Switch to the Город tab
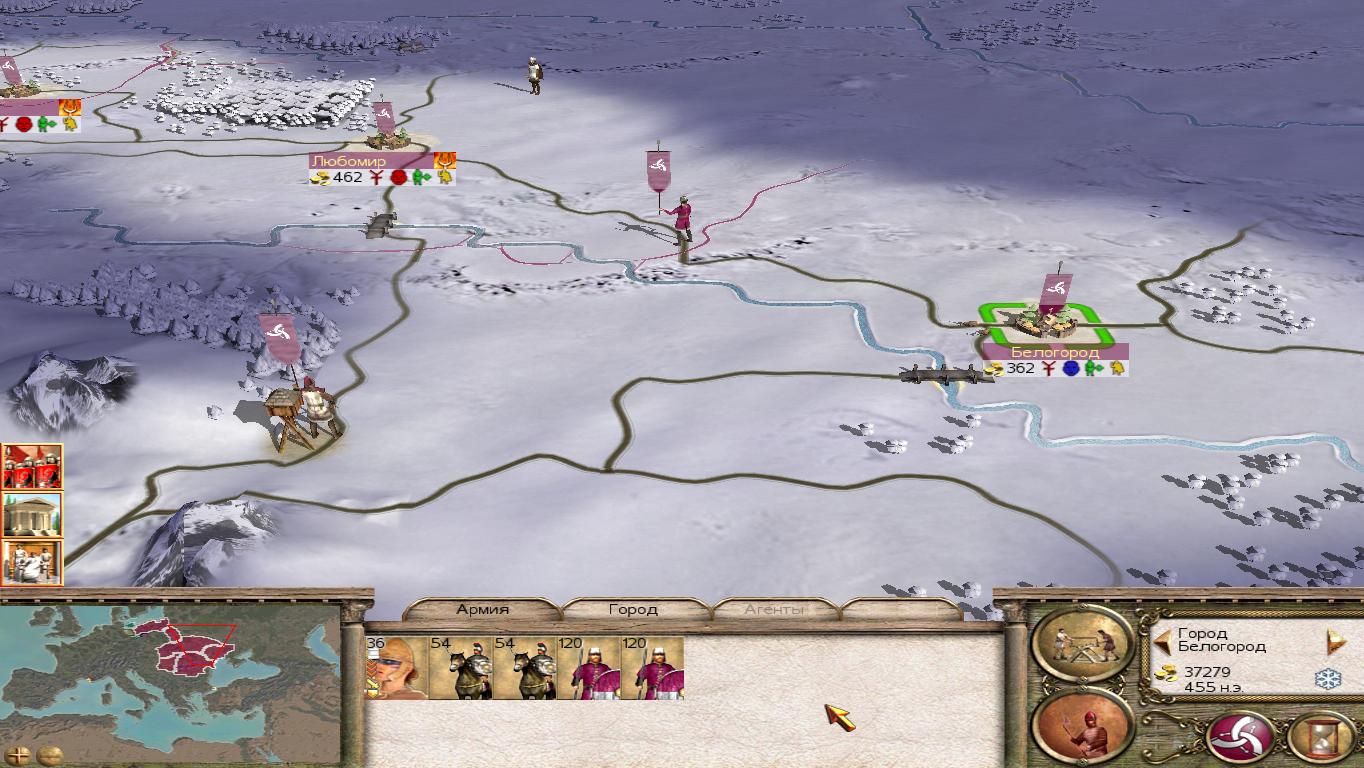 pyautogui.click(x=633, y=609)
